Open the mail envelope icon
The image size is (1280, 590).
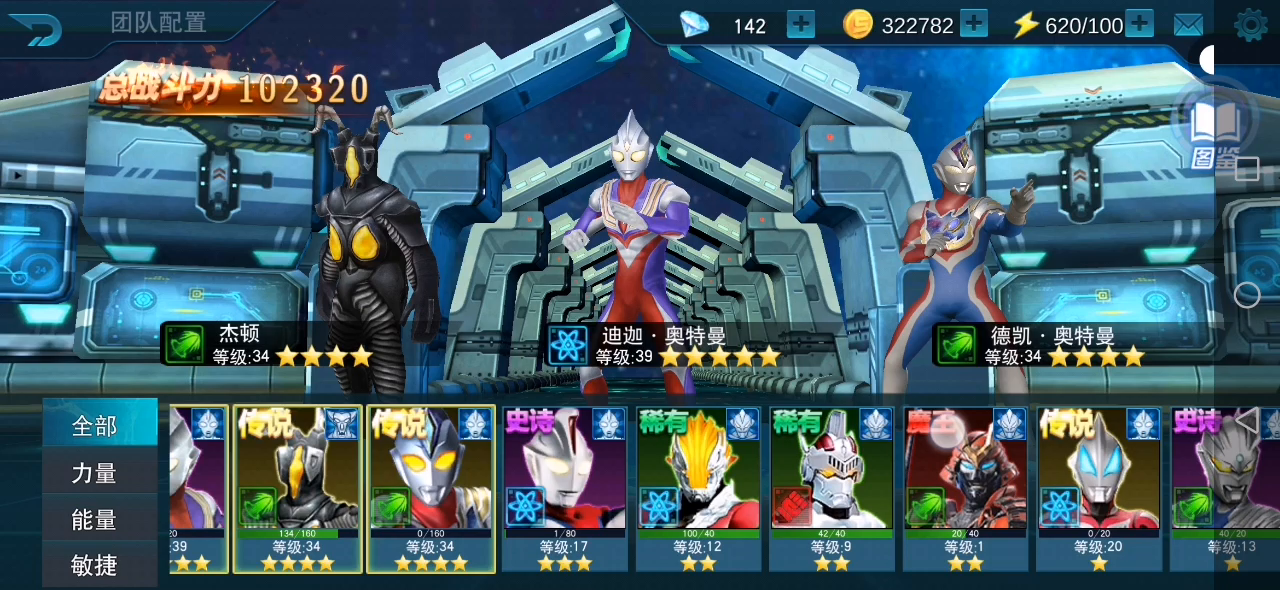coord(1188,25)
